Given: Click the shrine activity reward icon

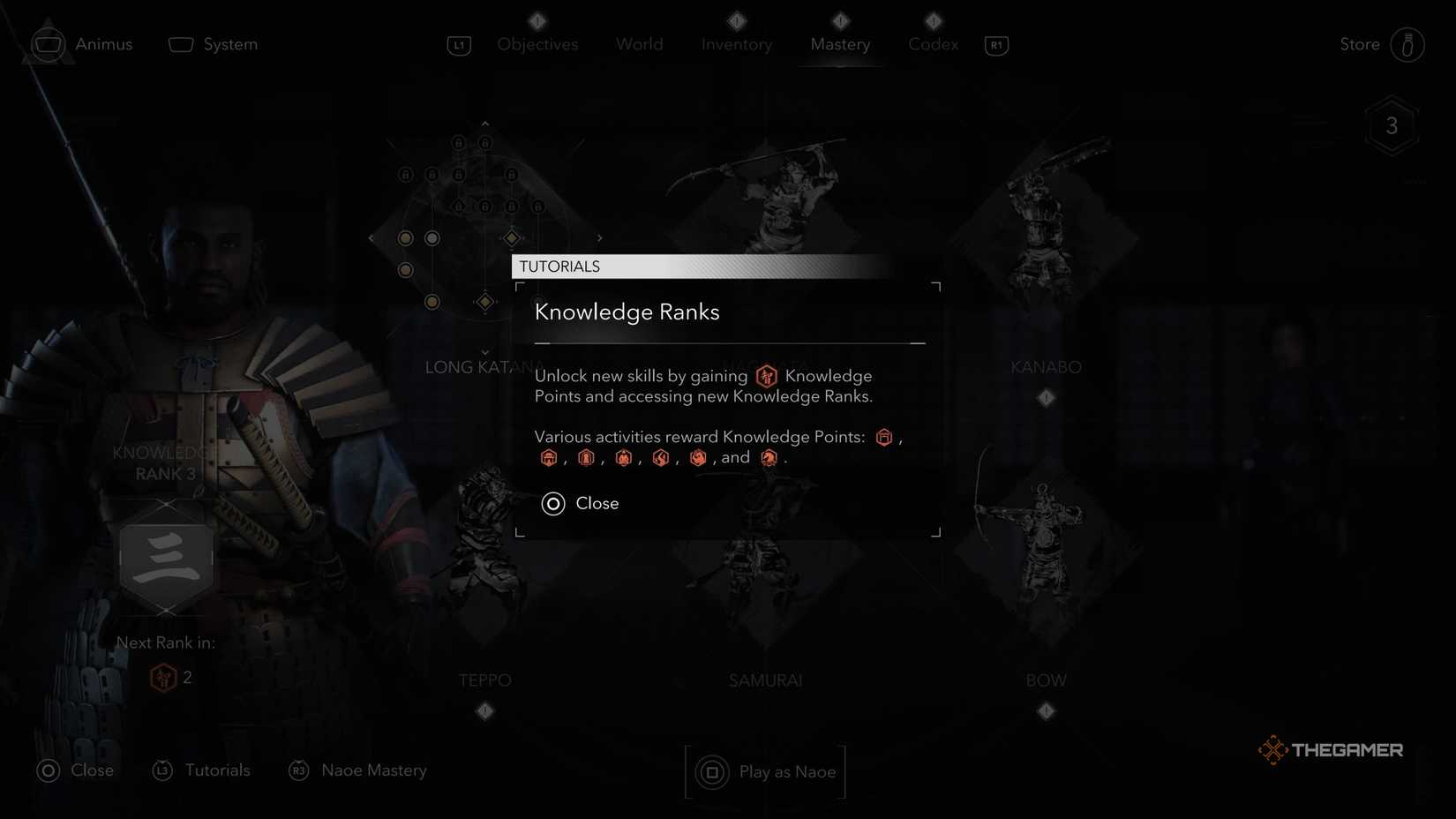Looking at the screenshot, I should (549, 457).
